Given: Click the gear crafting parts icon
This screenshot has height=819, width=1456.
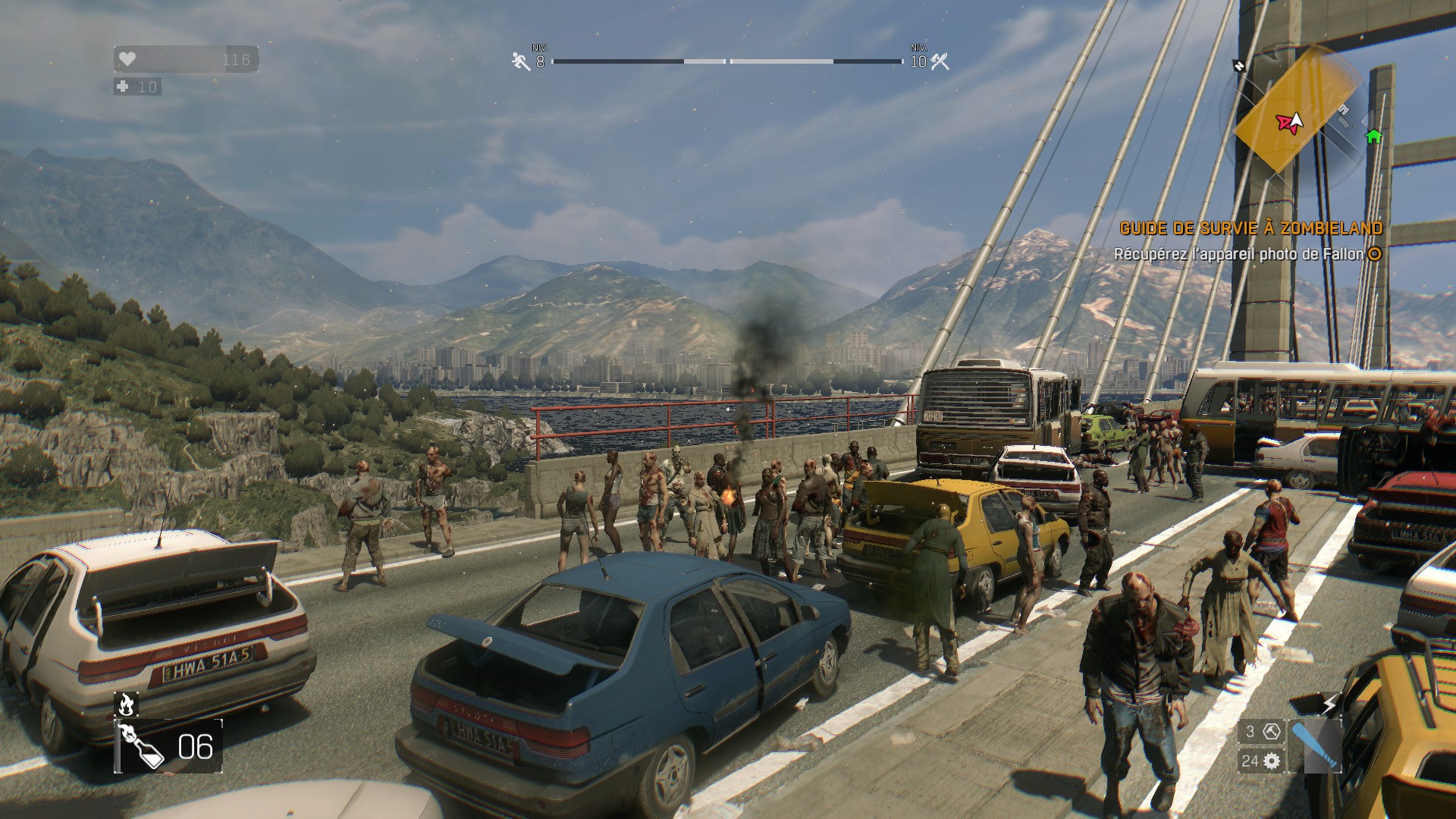Looking at the screenshot, I should [1272, 761].
